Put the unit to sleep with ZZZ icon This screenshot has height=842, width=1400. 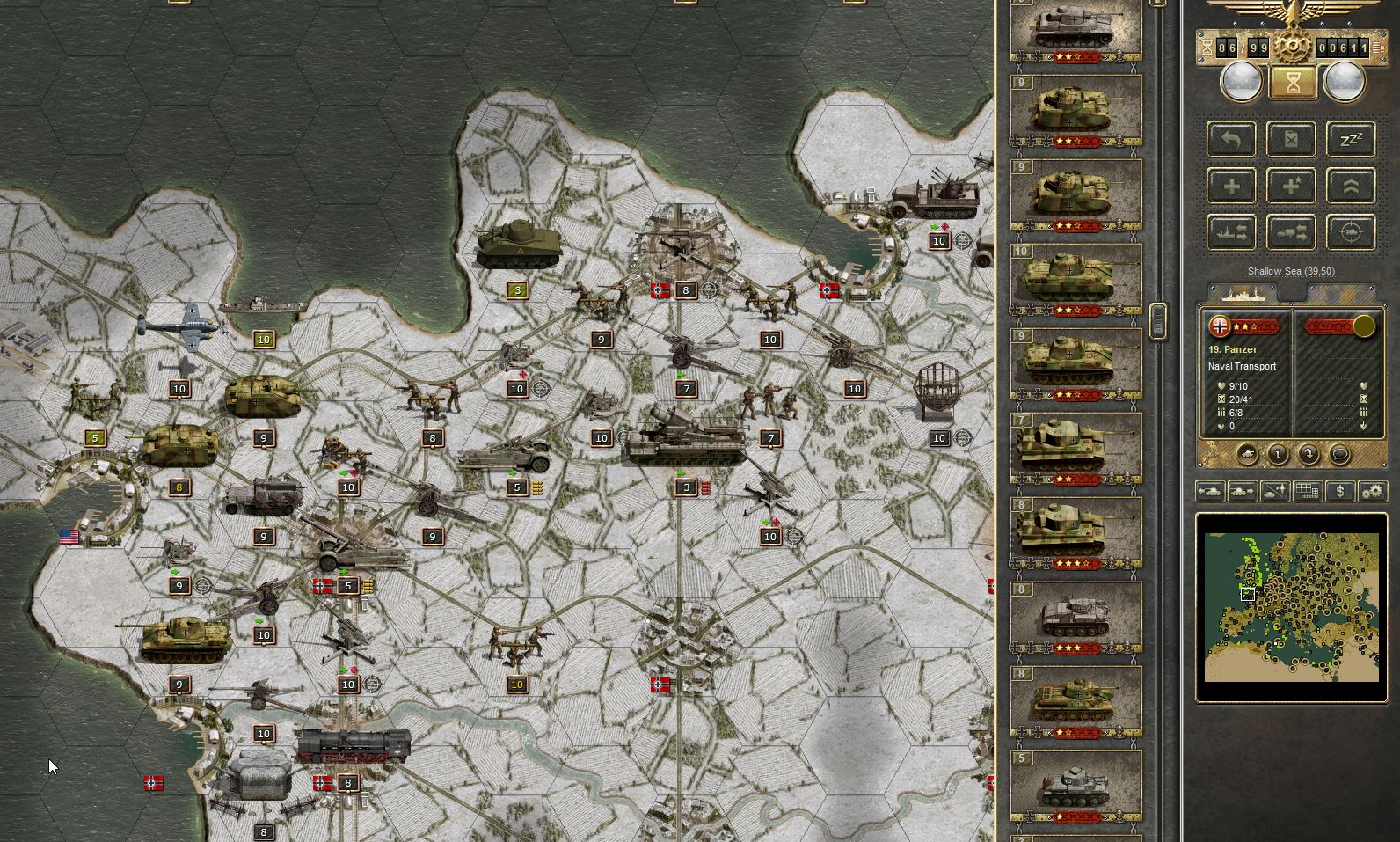[x=1352, y=139]
